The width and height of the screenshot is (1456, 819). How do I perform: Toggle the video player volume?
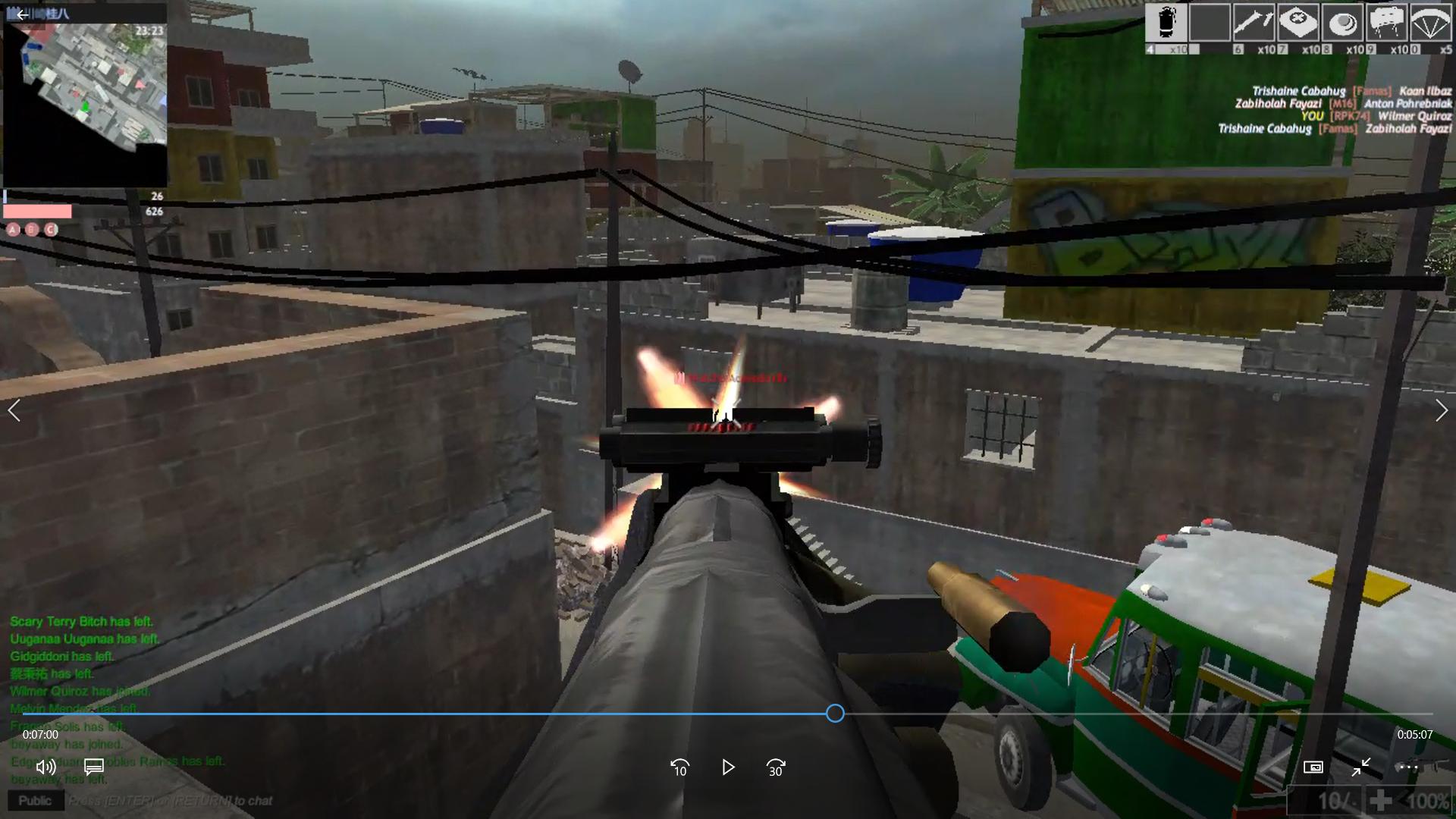(x=45, y=767)
